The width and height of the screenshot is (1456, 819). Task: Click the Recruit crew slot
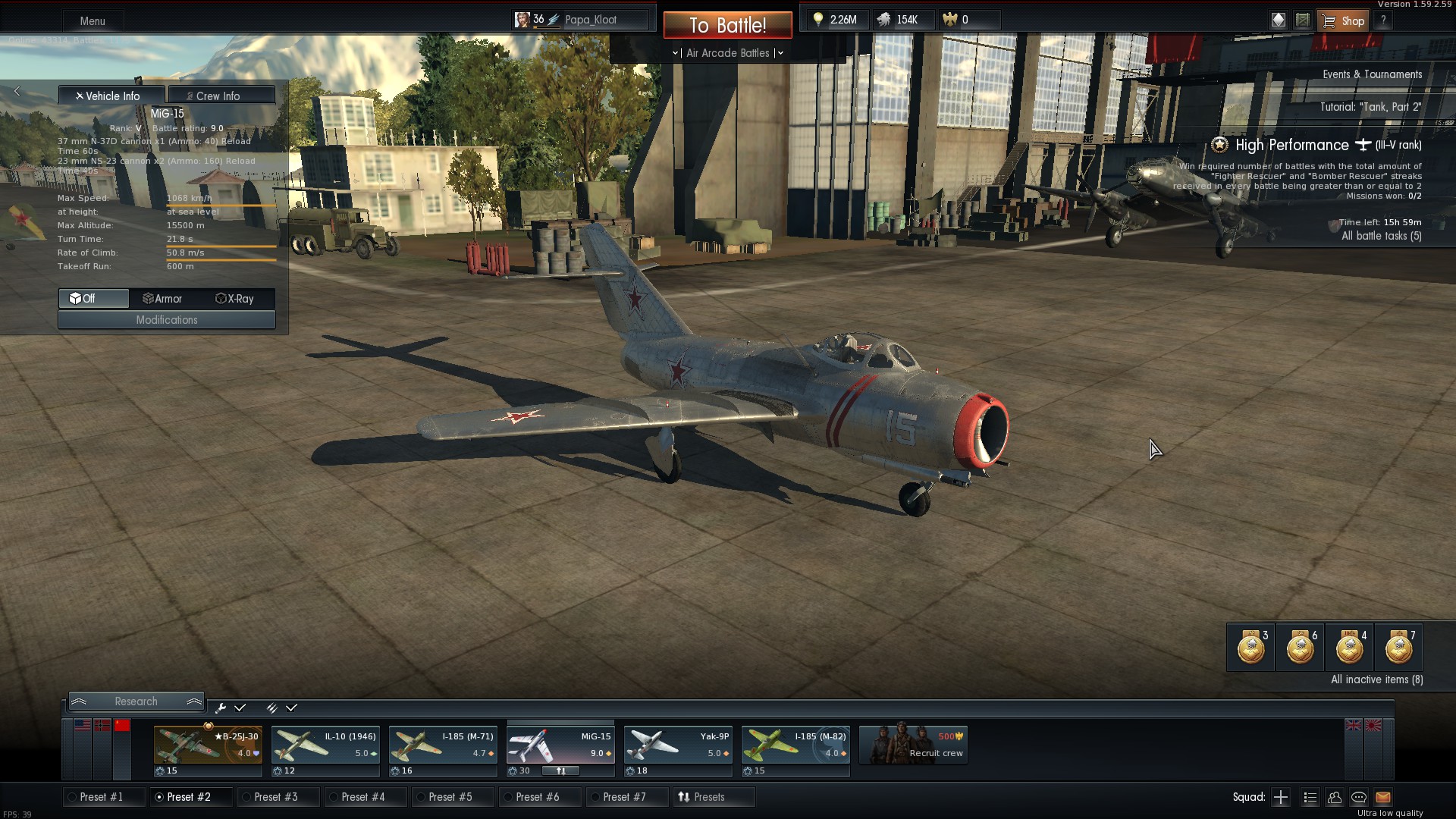pos(913,744)
